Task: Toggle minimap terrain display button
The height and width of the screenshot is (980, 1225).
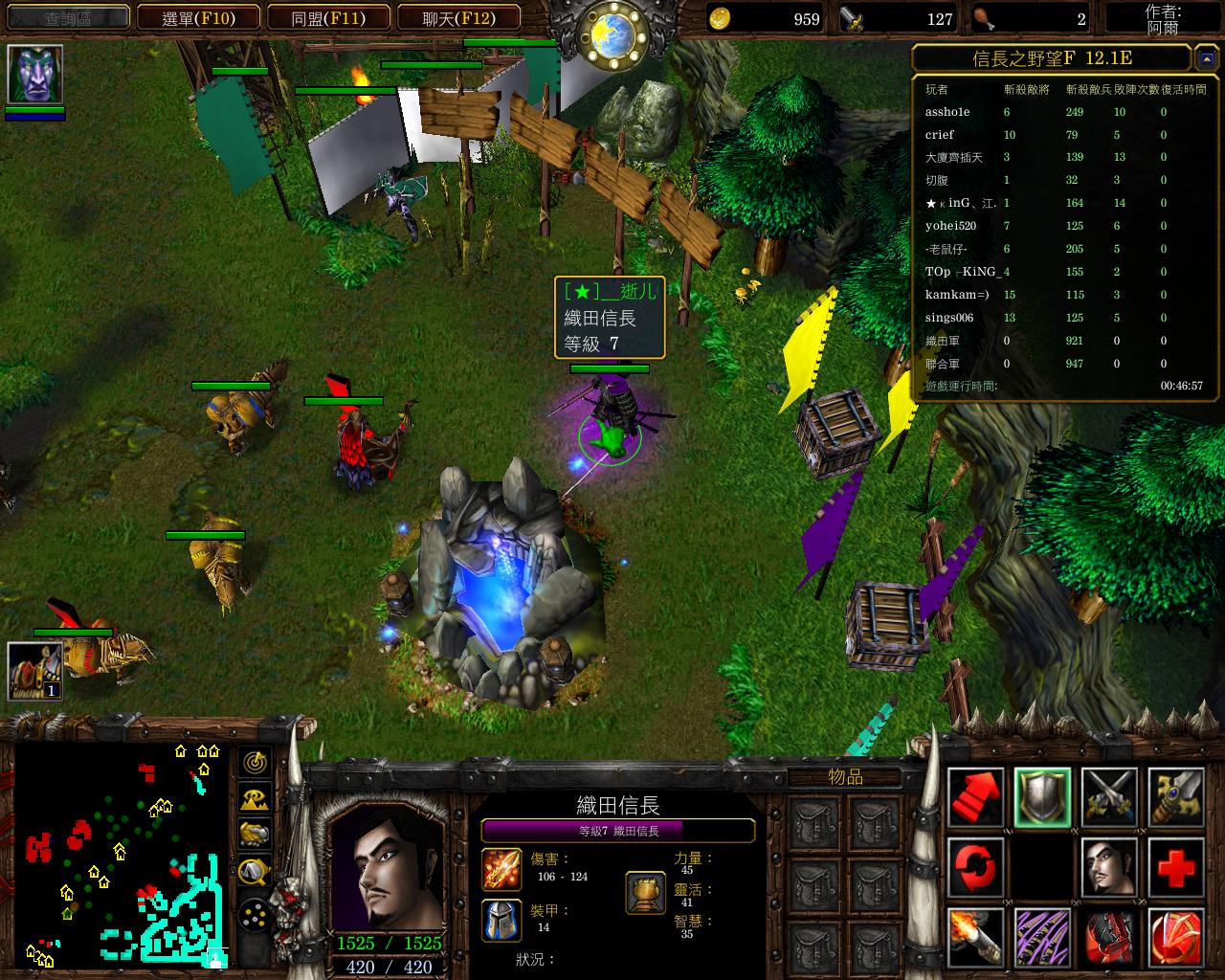Action: click(x=255, y=798)
